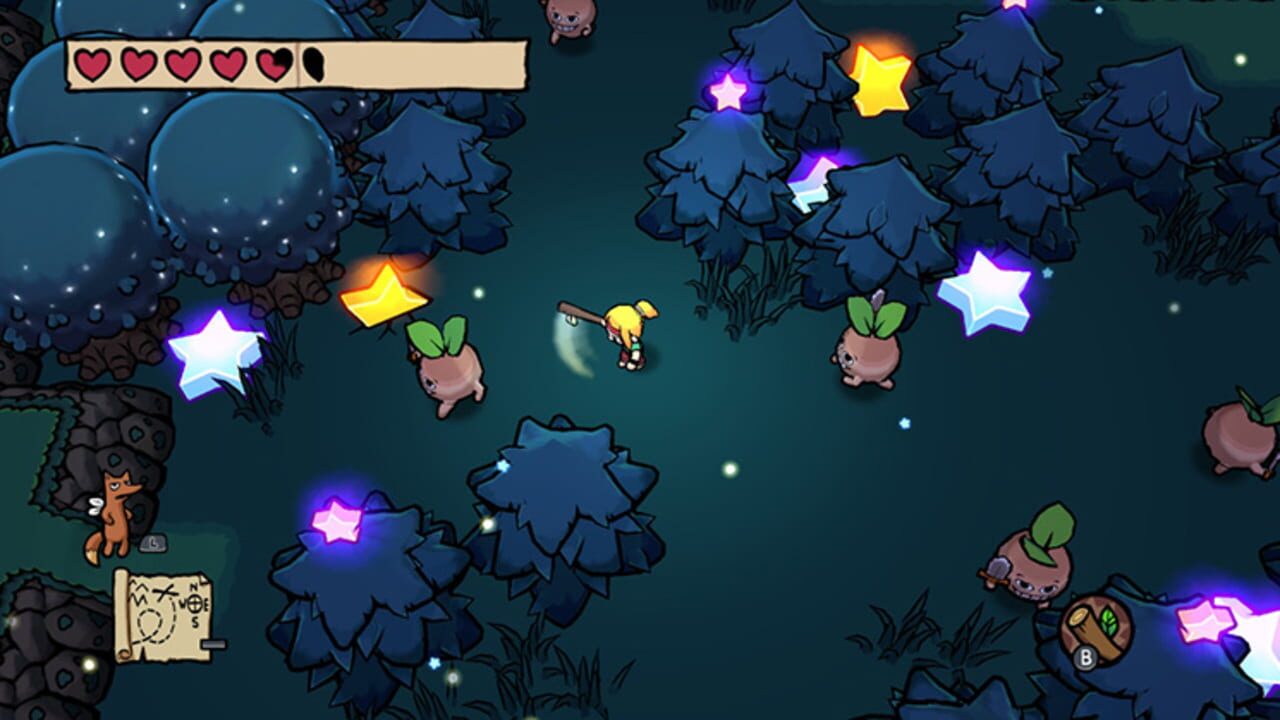Screen dimensions: 1280x720
Task: Toggle the glowing yellow star near the player
Action: [385, 295]
